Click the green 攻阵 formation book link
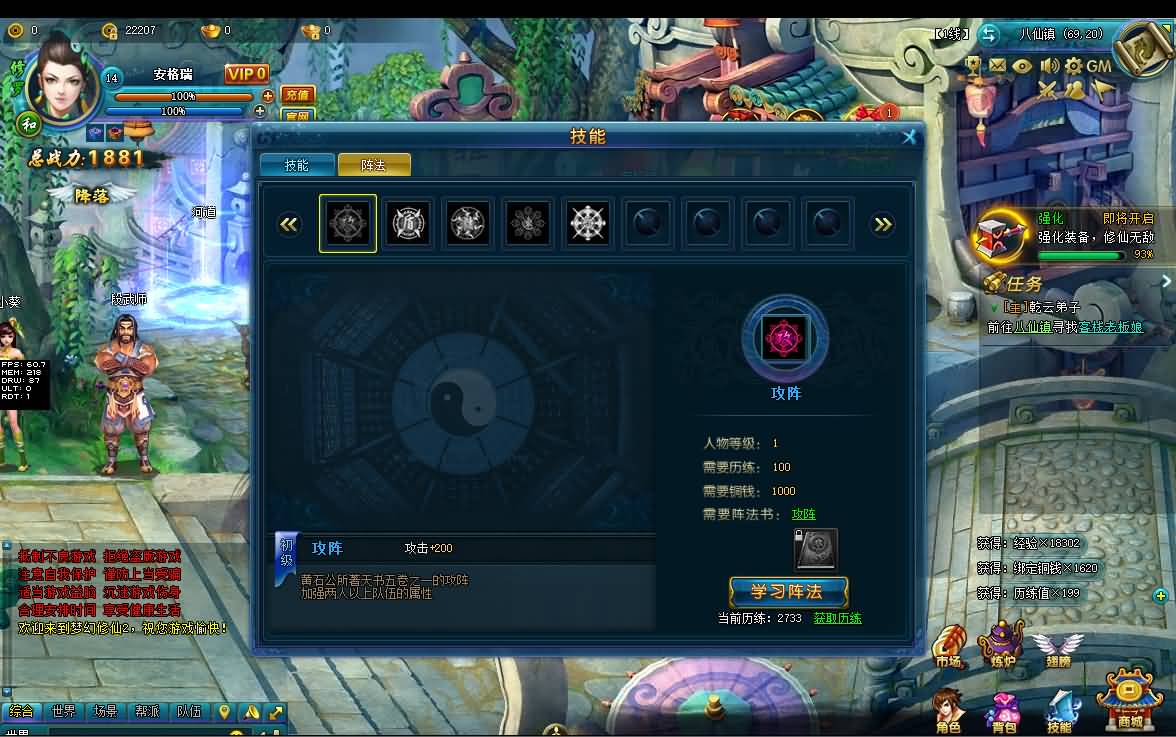This screenshot has width=1176, height=737. (803, 514)
